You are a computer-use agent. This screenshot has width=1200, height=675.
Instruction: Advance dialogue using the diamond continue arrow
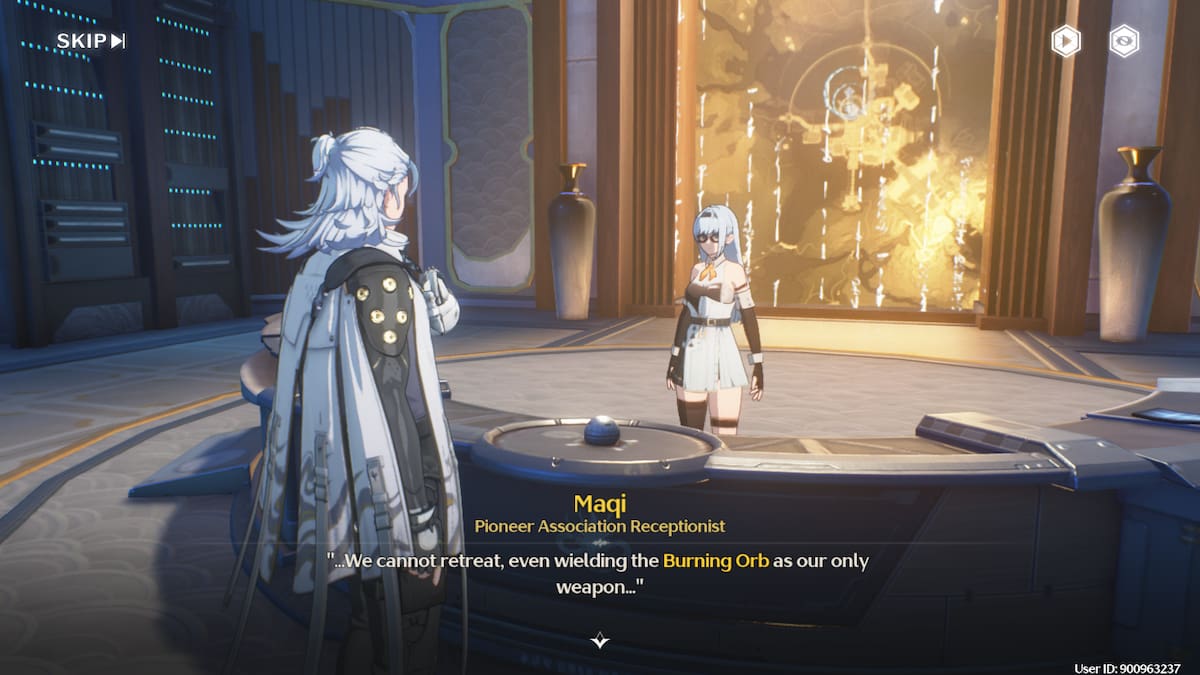[x=599, y=640]
